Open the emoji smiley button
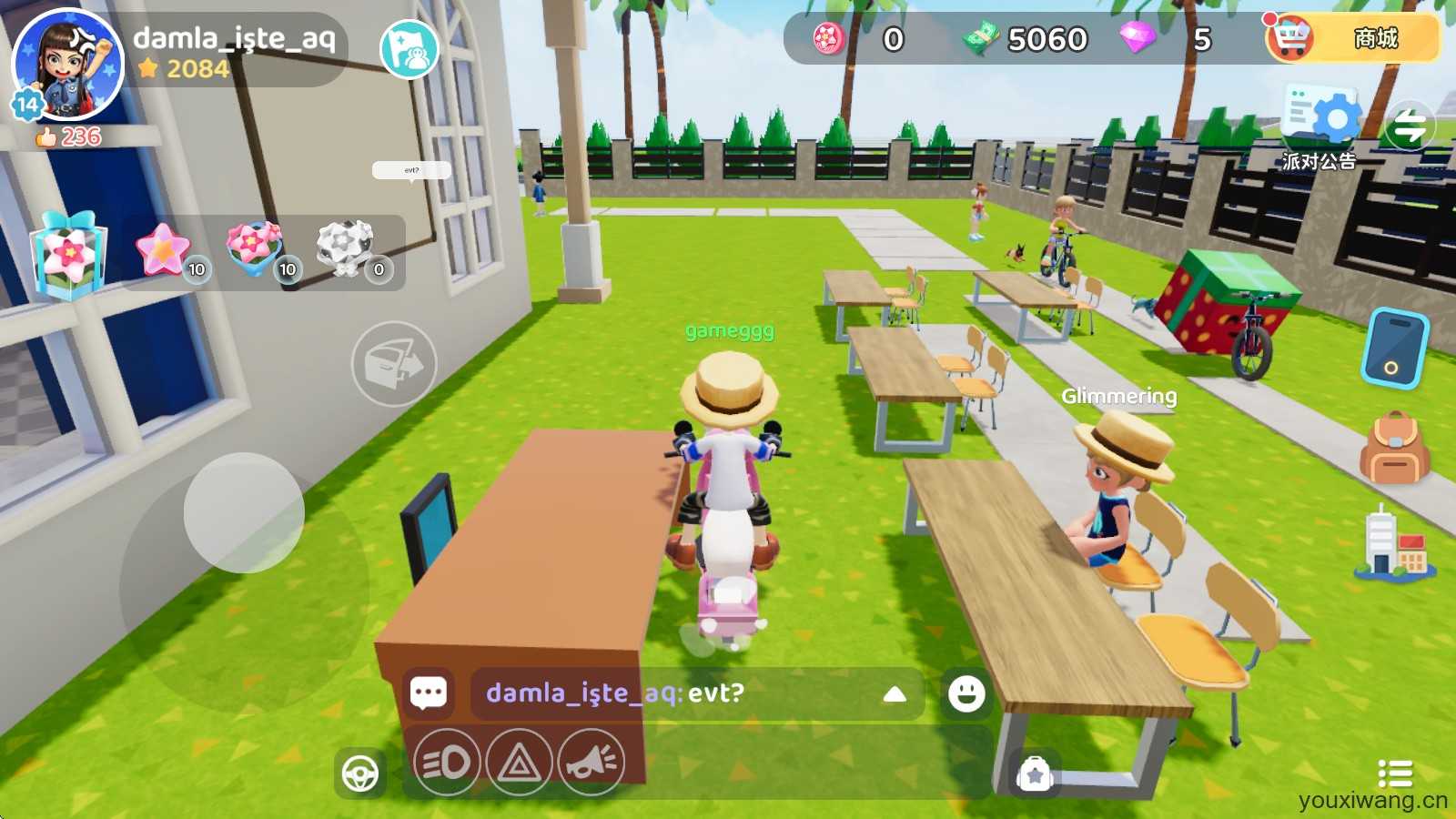 966,694
